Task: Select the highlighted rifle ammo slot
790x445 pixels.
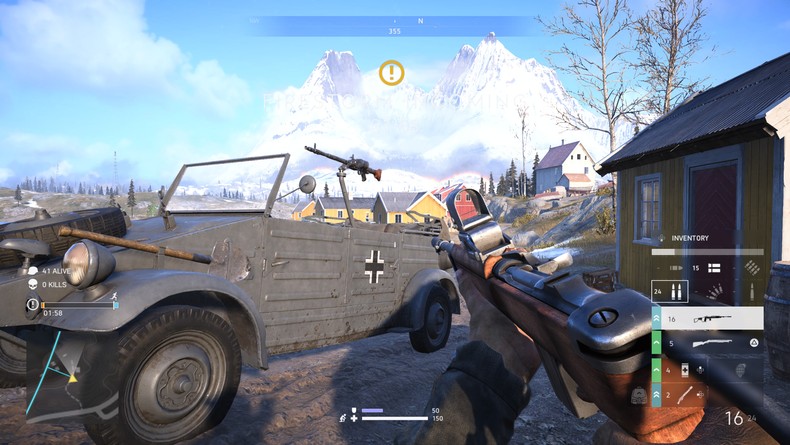Action: (669, 292)
